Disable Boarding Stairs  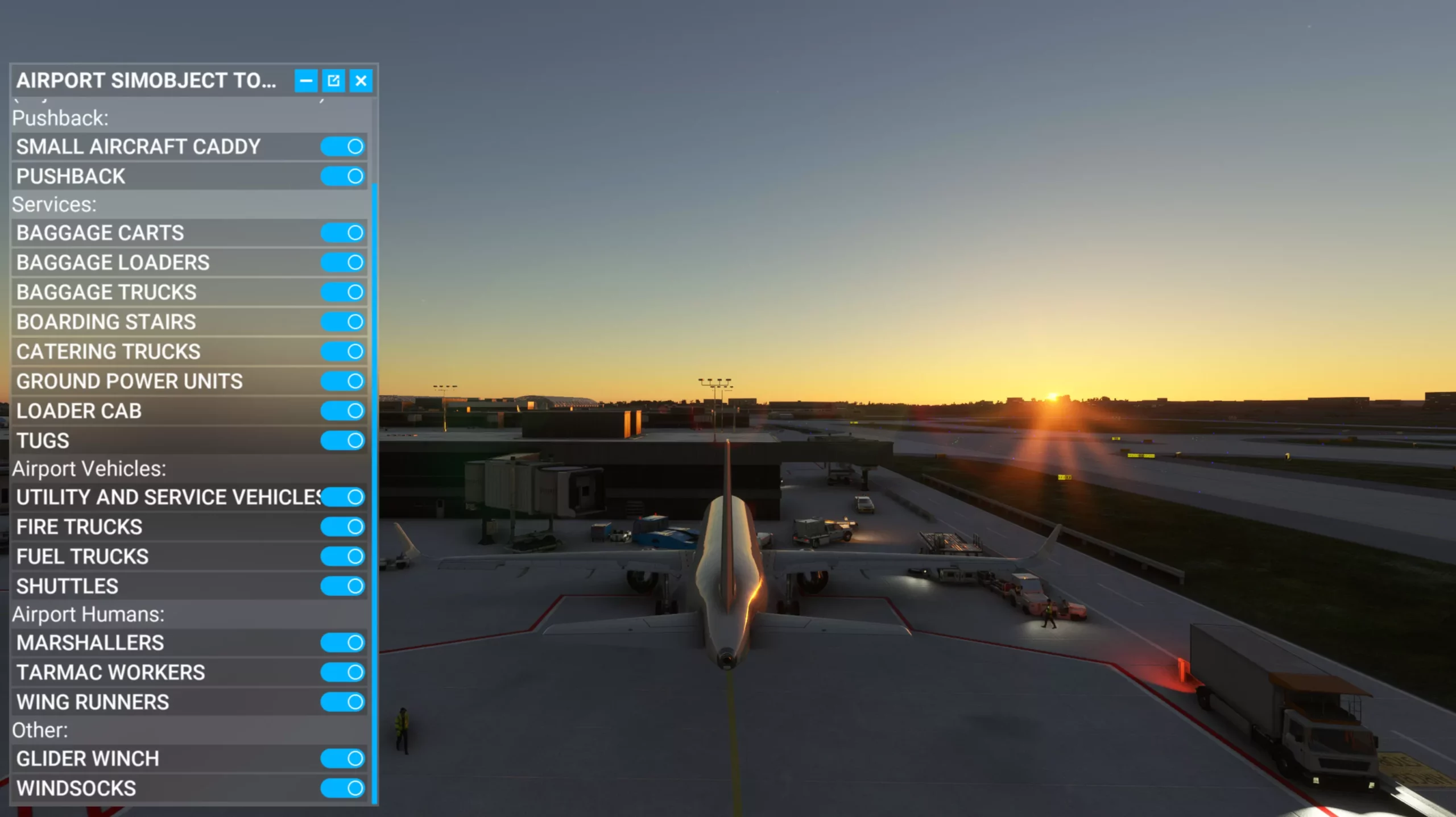click(342, 322)
